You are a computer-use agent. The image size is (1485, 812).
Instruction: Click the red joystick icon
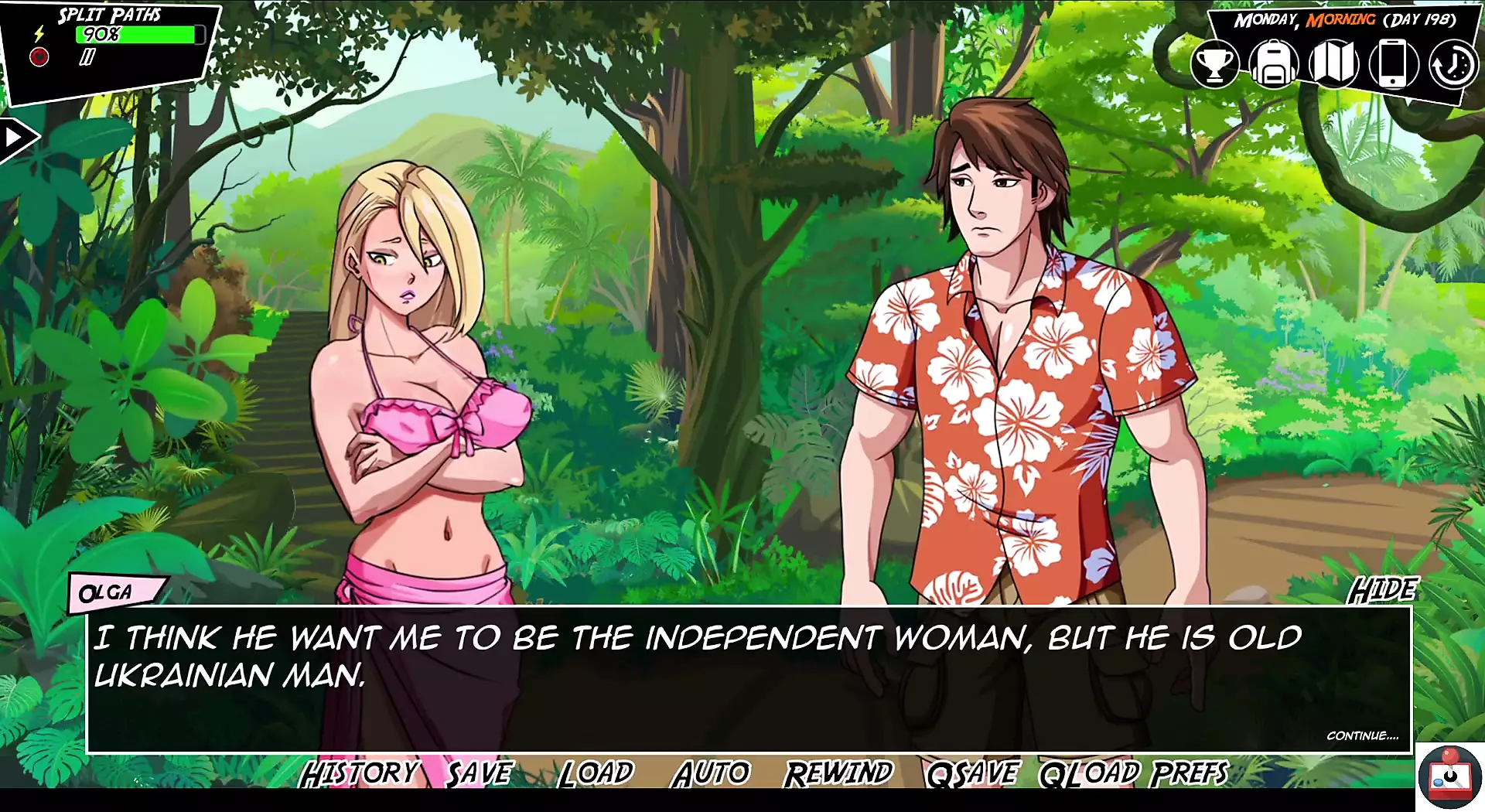tap(1450, 777)
